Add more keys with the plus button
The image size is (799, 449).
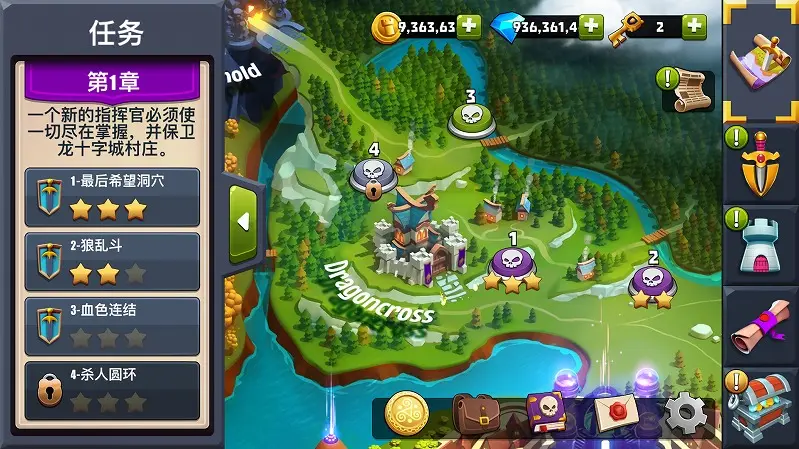(x=694, y=26)
